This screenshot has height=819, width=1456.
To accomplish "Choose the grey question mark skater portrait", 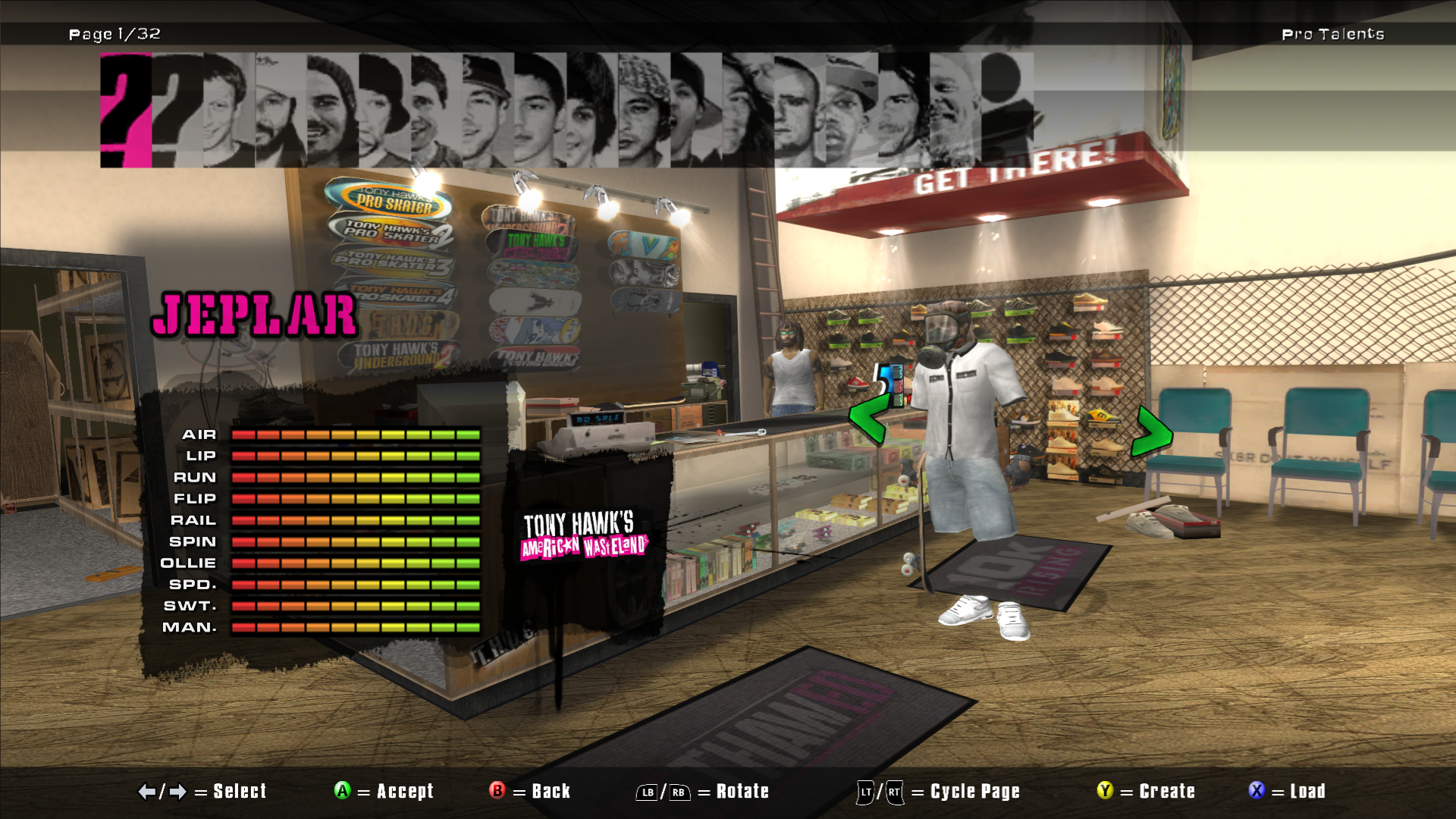I will pos(177,110).
